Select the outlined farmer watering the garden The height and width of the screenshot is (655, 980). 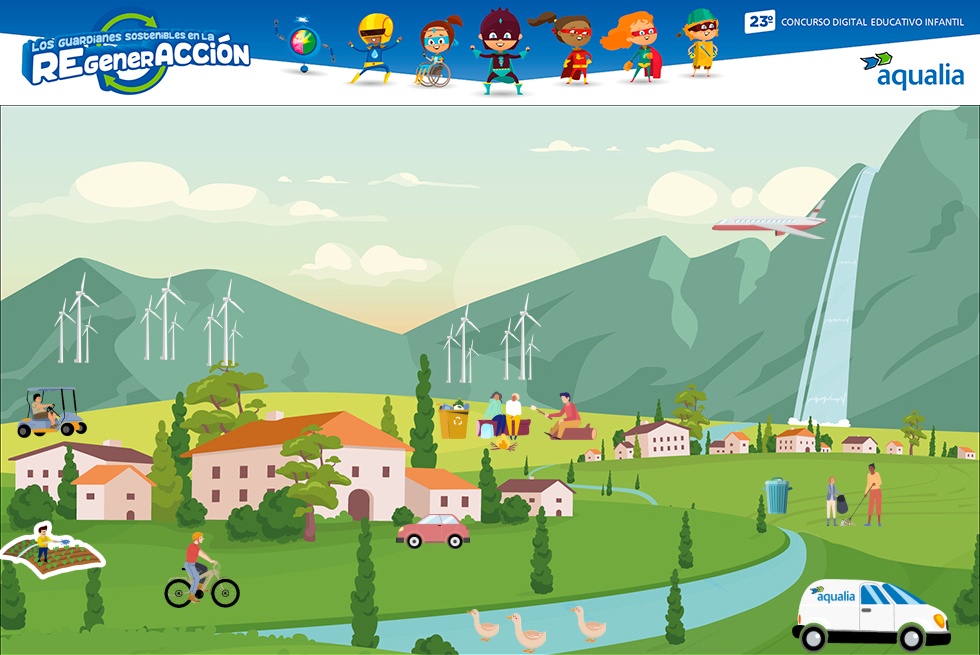52,550
